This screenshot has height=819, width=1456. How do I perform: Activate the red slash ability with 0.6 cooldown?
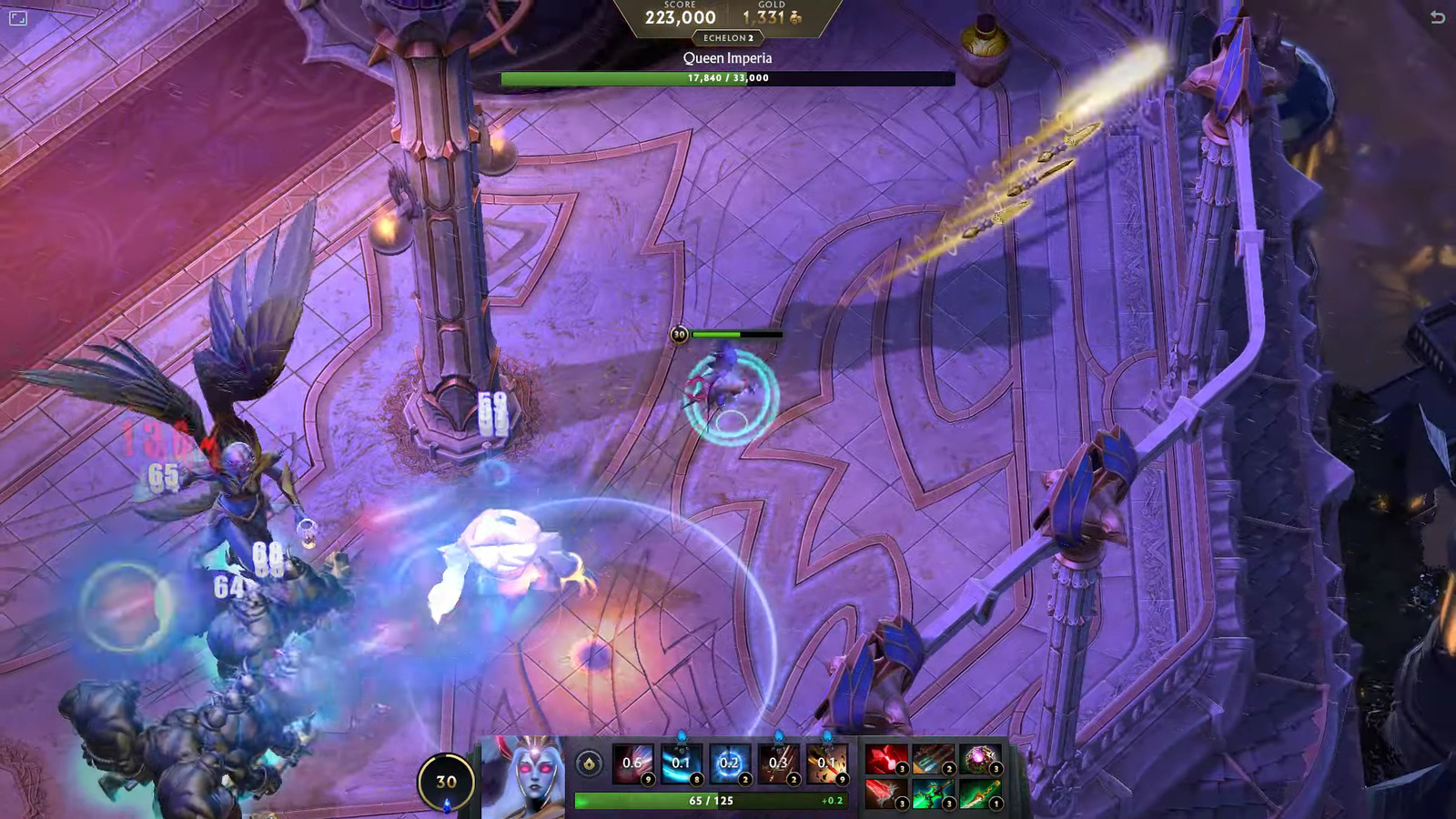[x=632, y=763]
